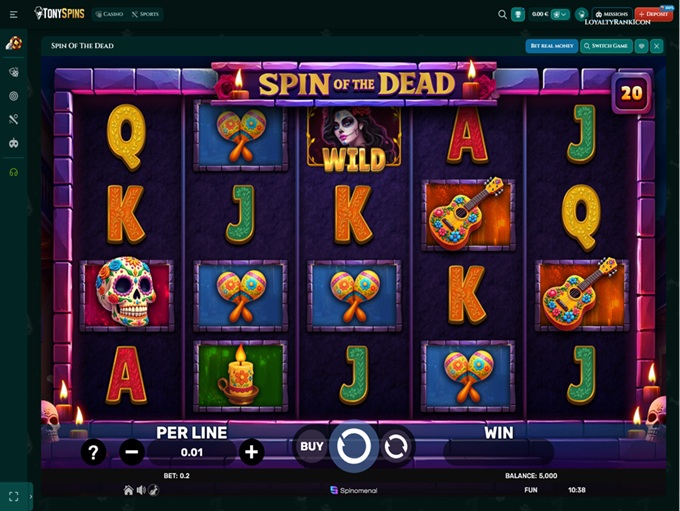Image resolution: width=680 pixels, height=511 pixels.
Task: Decrease the per line bet with minus
Action: pyautogui.click(x=132, y=452)
